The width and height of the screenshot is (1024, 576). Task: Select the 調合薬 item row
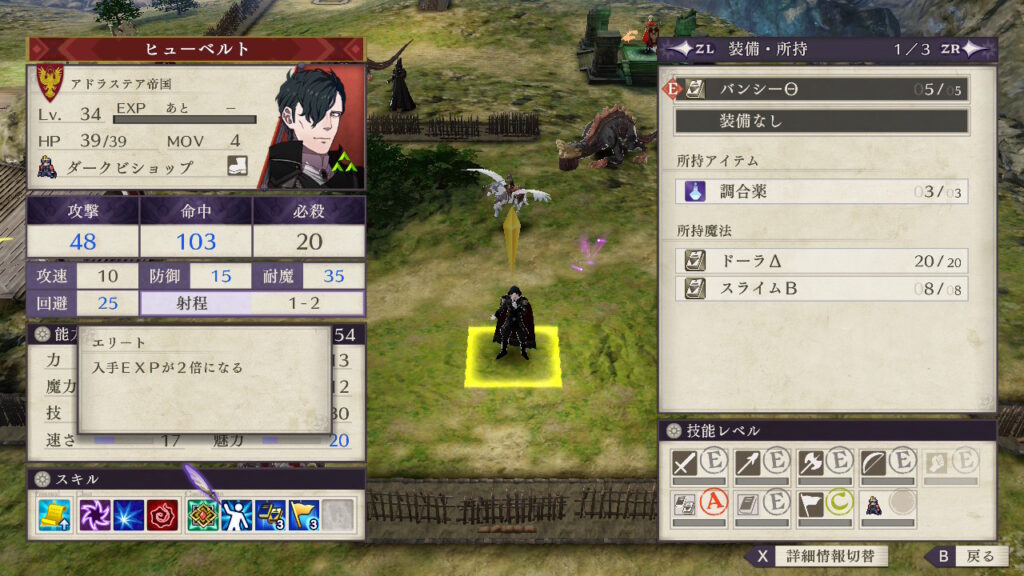tap(821, 191)
